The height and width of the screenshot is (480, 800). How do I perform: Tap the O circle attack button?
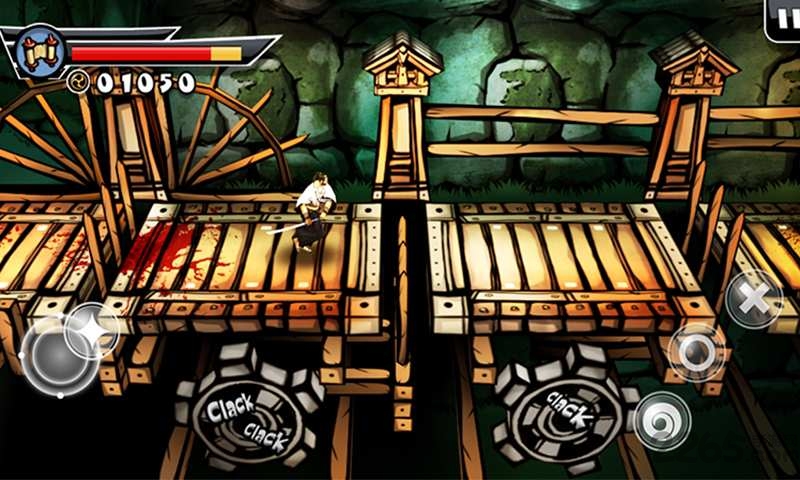point(696,351)
